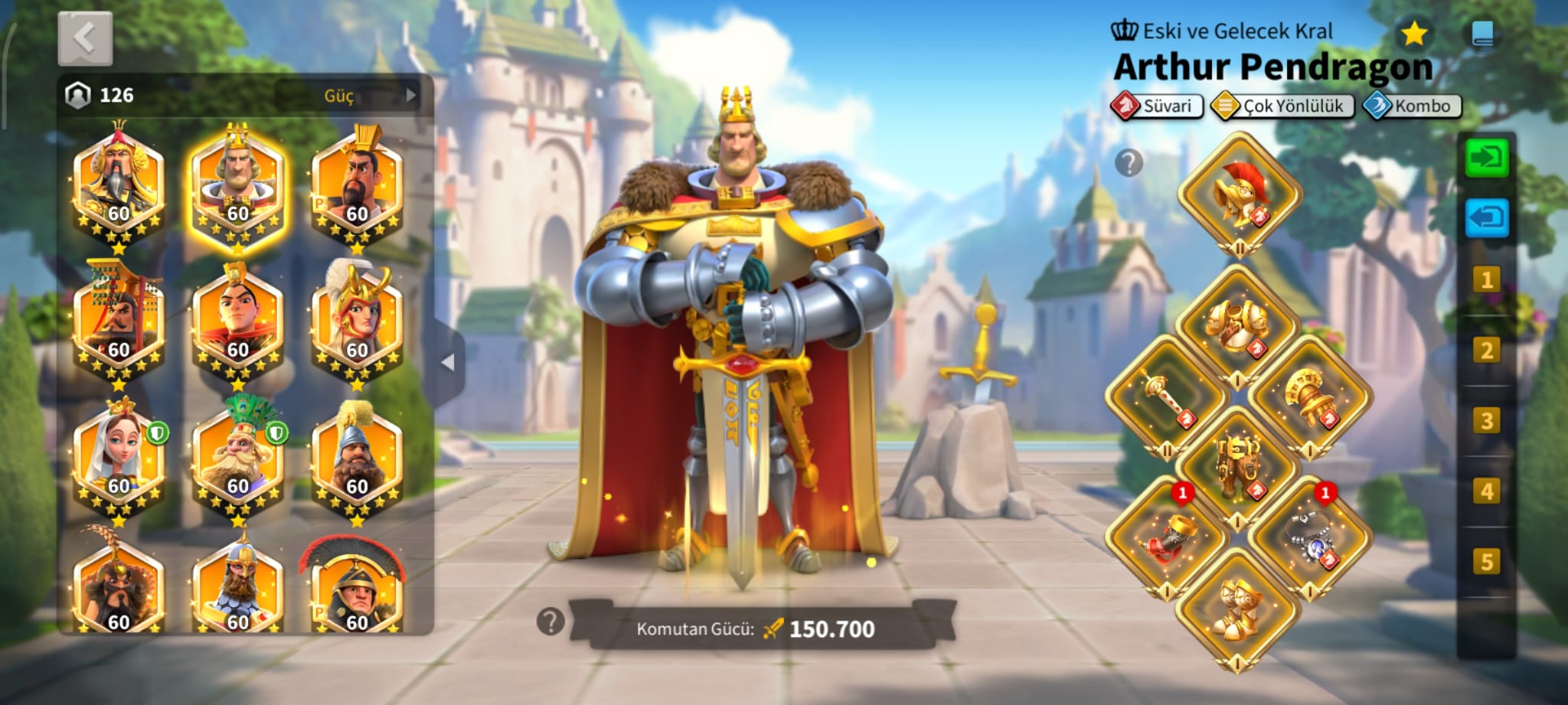
Task: Select the necklace accessory slot
Action: point(1310,538)
